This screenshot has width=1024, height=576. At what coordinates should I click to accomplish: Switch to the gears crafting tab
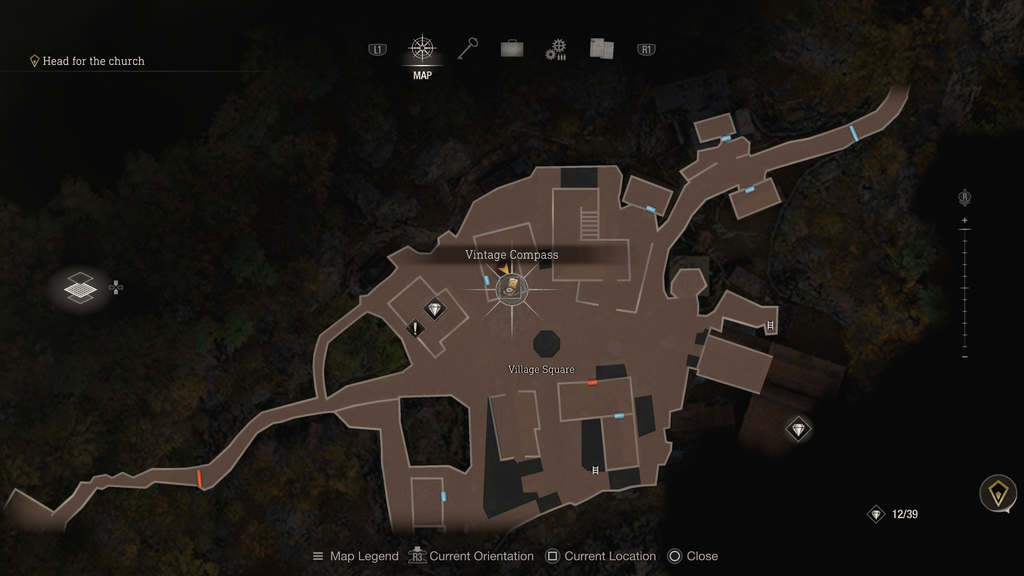(x=556, y=49)
